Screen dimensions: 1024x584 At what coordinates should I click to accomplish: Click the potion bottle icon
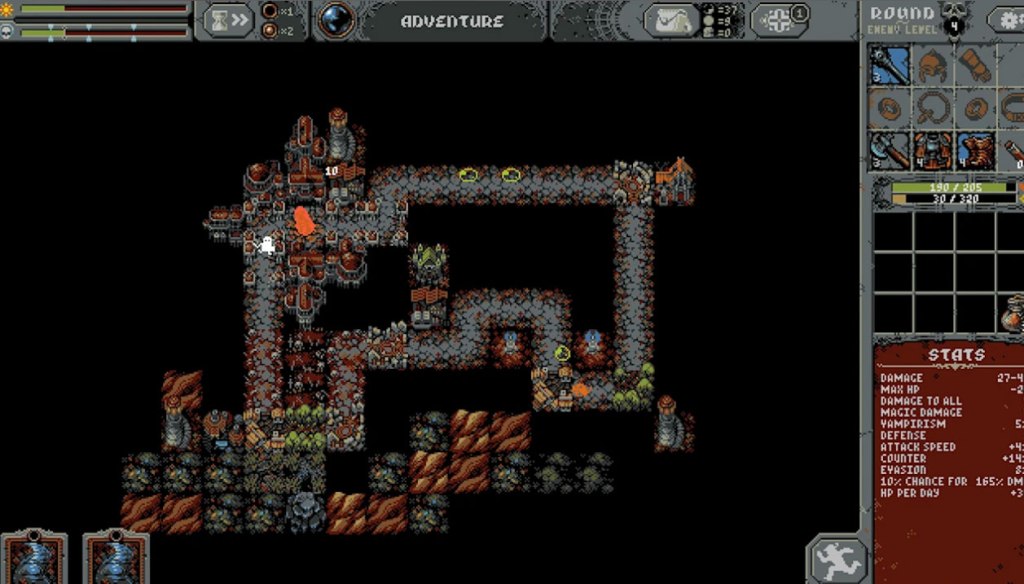click(1012, 318)
